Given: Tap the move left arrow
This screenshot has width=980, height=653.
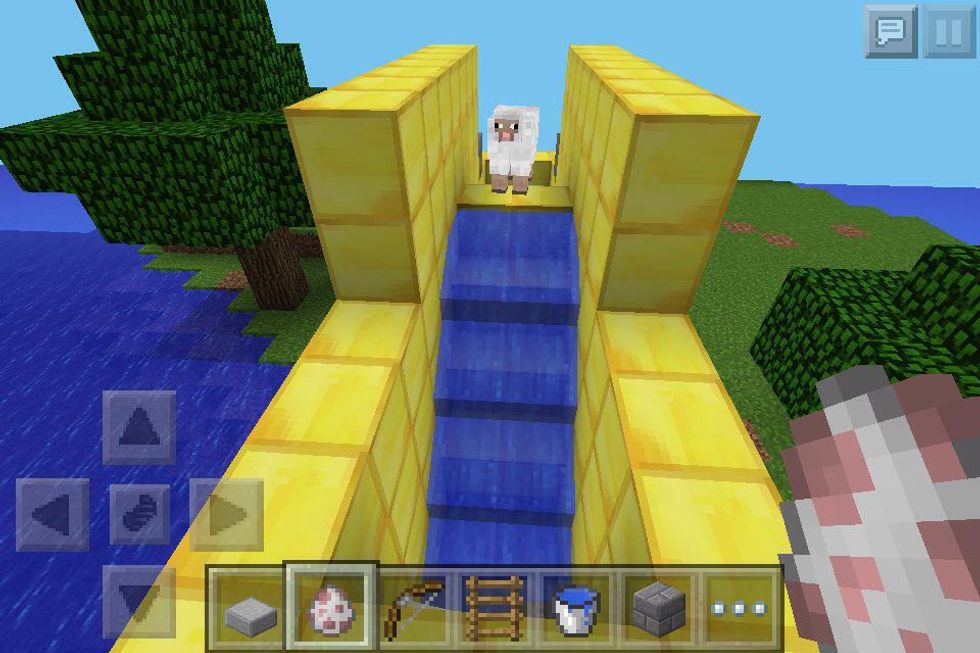Looking at the screenshot, I should [52, 514].
